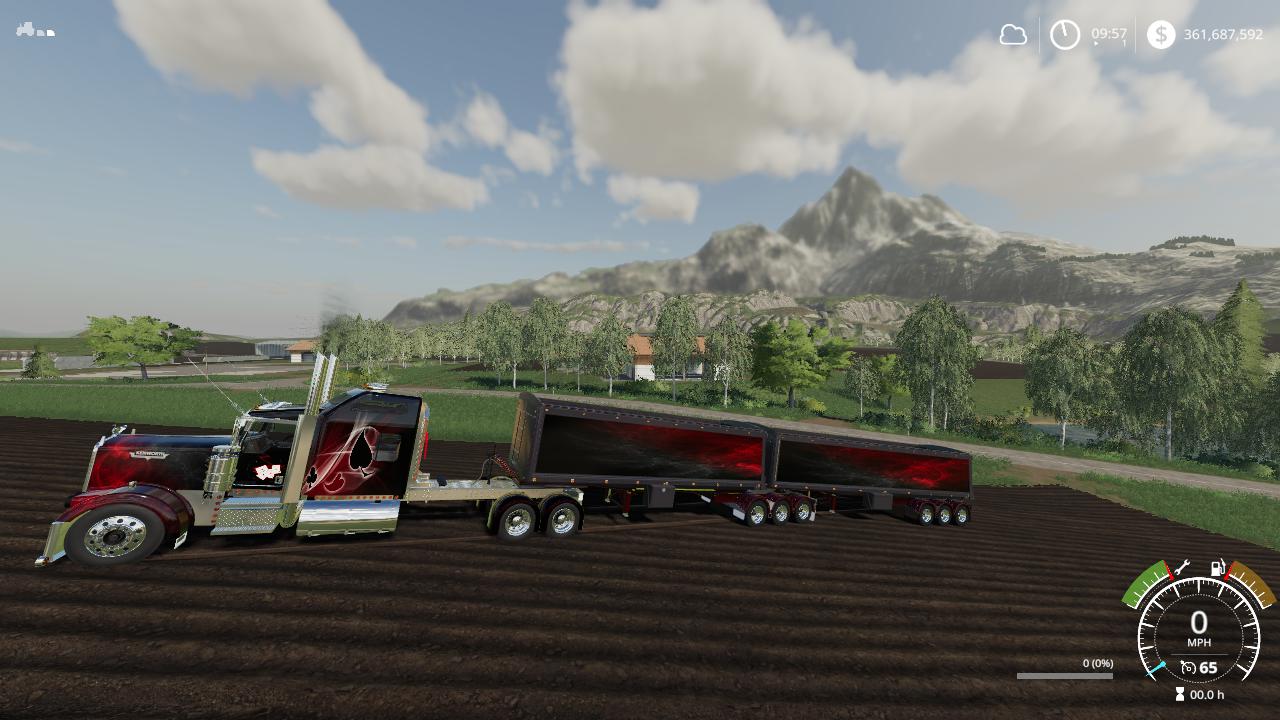Click the vehicle schema icon

[34, 30]
